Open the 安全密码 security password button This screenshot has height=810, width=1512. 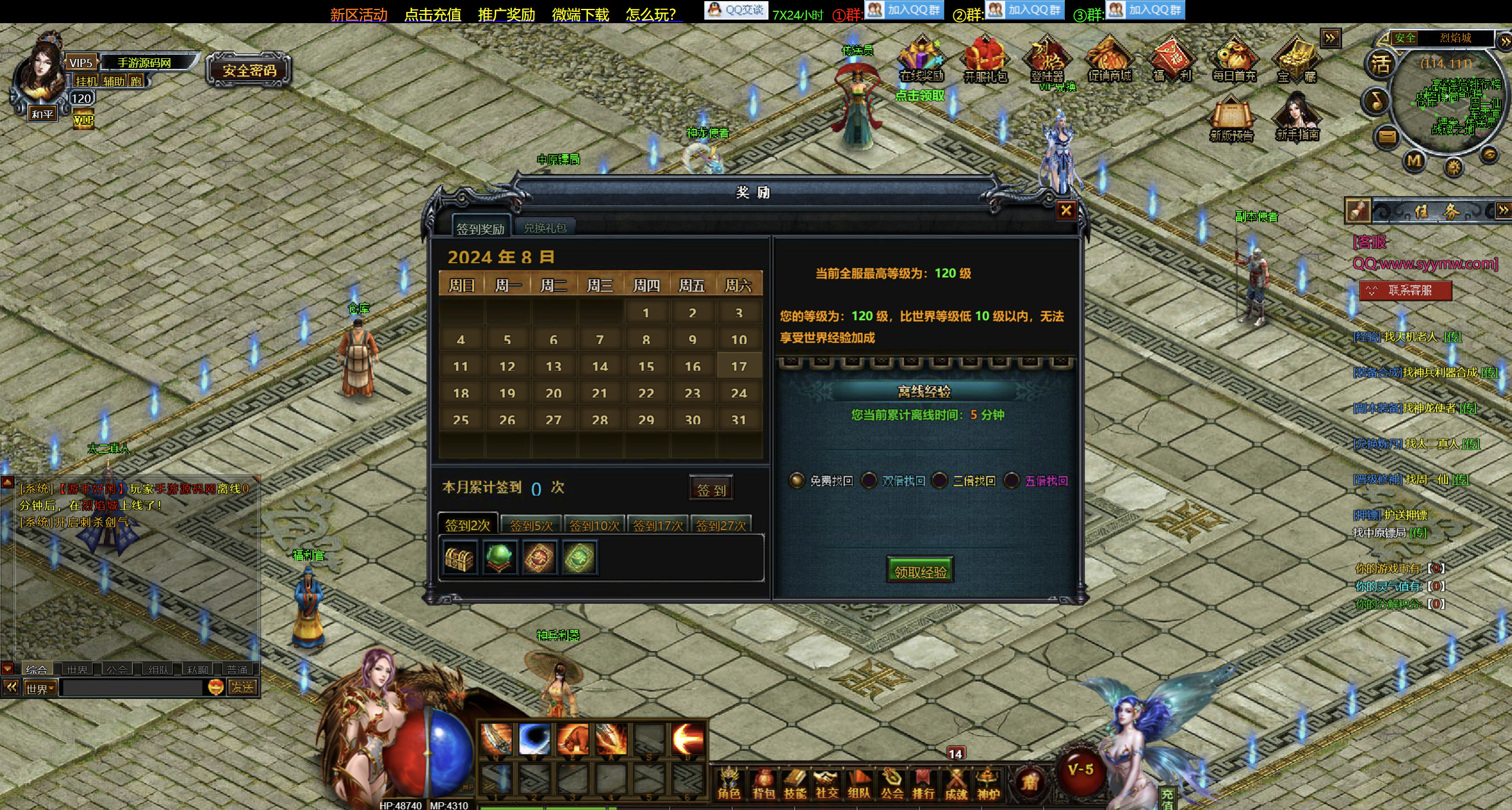[x=249, y=71]
